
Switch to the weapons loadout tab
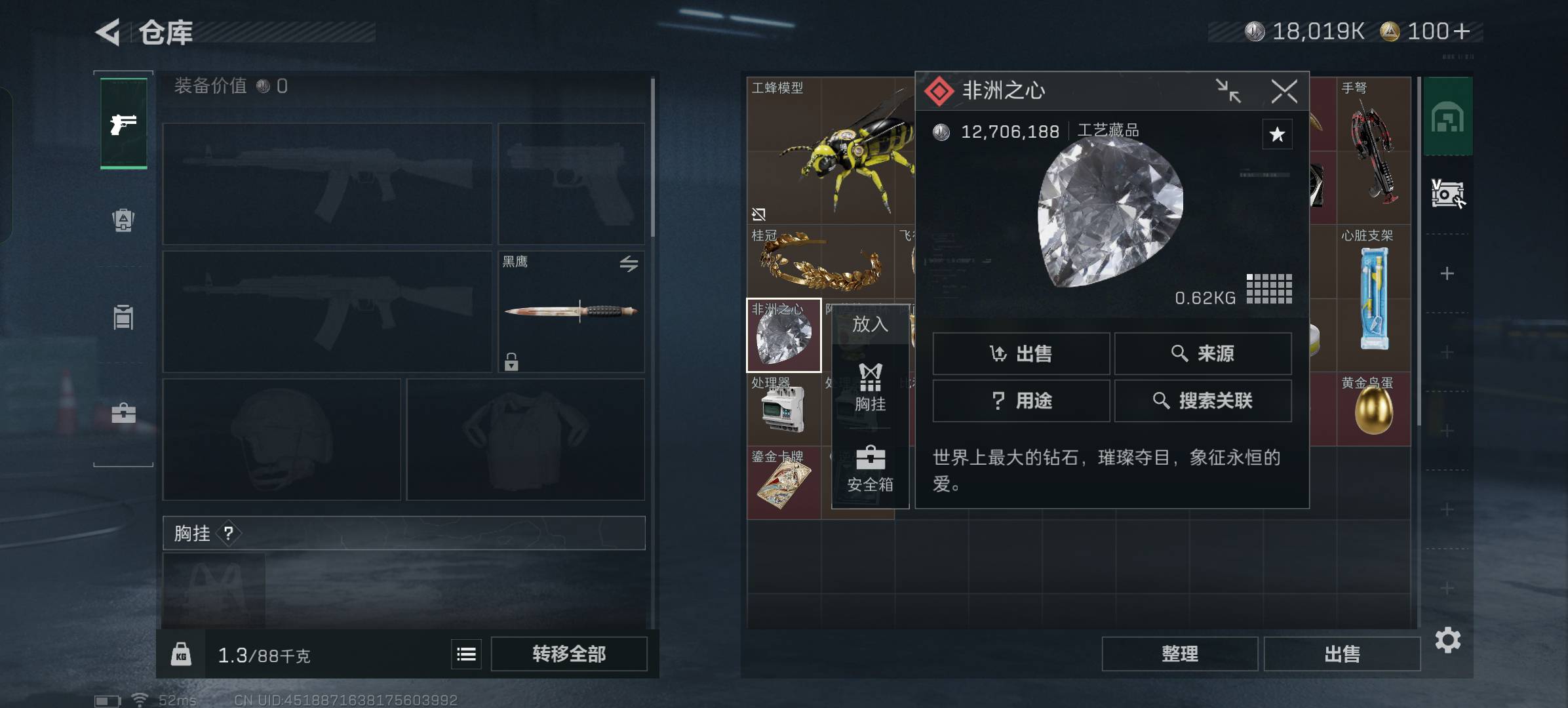(x=123, y=124)
